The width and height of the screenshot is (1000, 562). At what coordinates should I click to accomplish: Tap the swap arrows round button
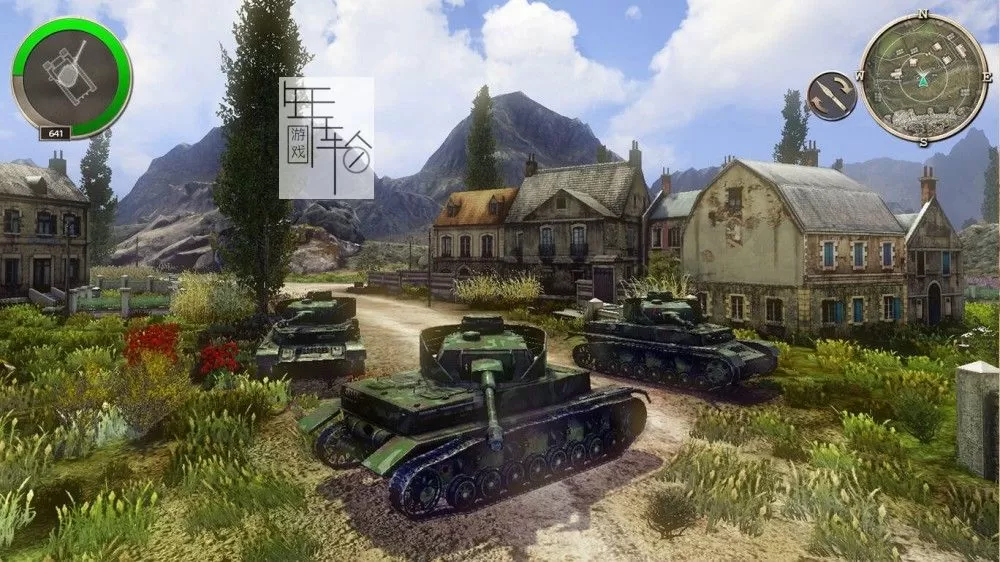[x=831, y=96]
